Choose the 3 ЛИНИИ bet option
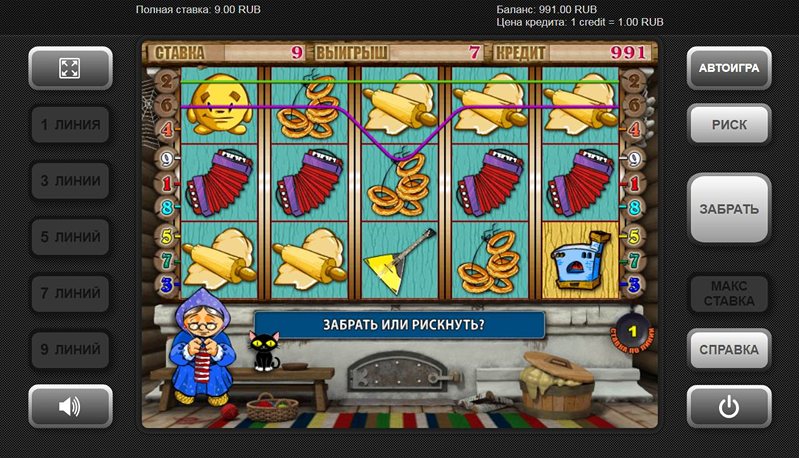This screenshot has width=799, height=458. pyautogui.click(x=70, y=181)
